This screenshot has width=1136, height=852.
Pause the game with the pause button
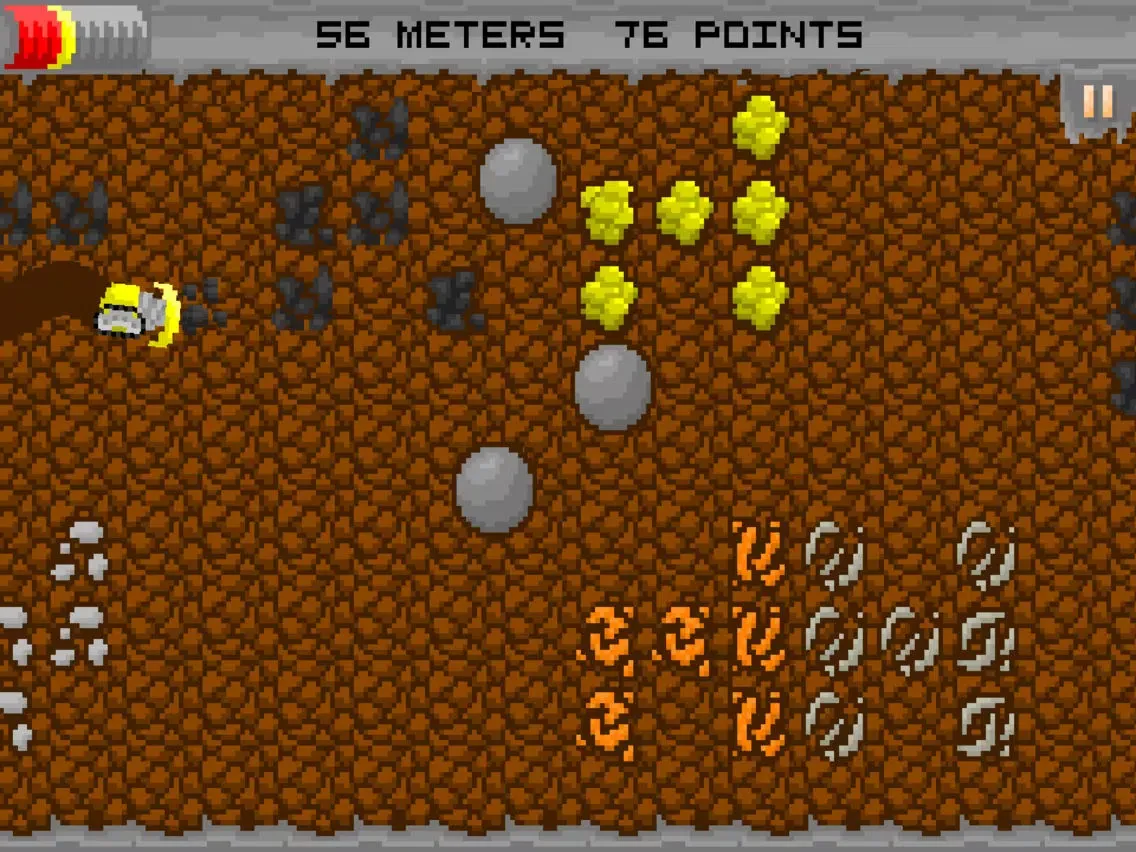click(x=1097, y=102)
